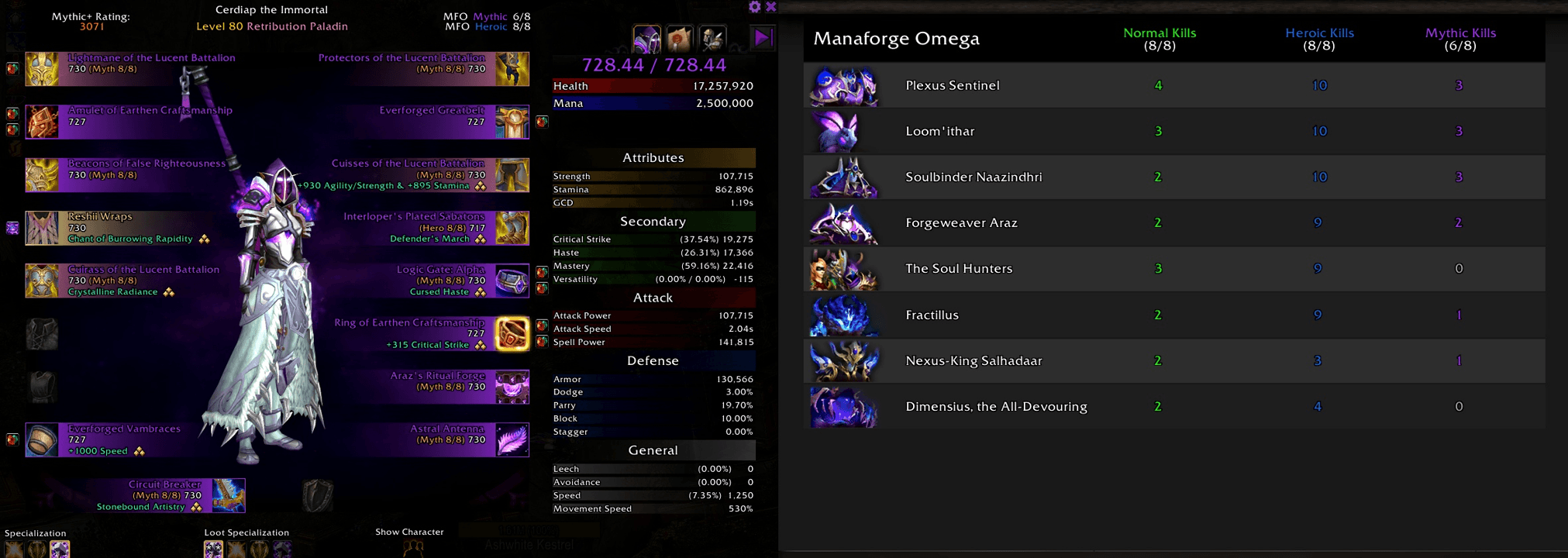1568x558 pixels.
Task: Click the Logic Gate: Alpha ring slot
Action: click(512, 281)
